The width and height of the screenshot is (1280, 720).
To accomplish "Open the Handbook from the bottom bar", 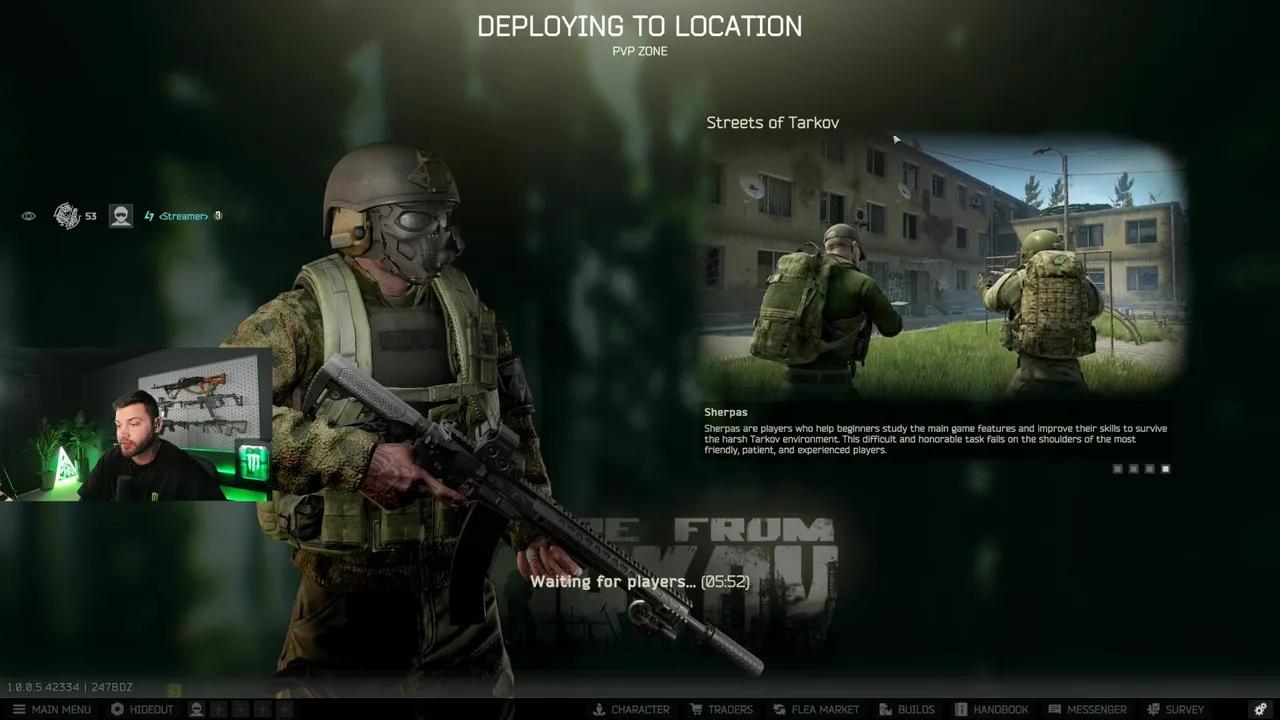I will click(x=993, y=709).
